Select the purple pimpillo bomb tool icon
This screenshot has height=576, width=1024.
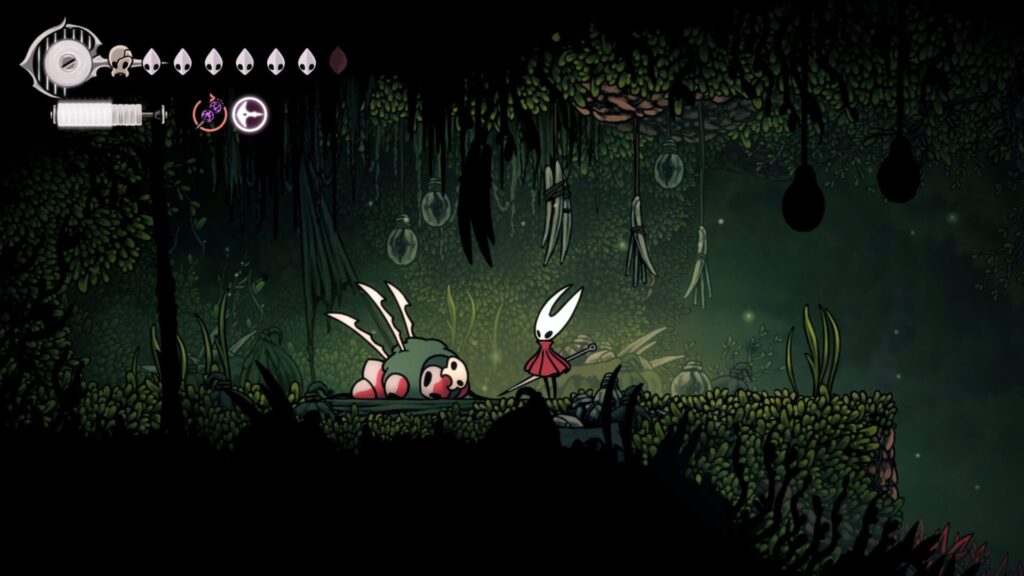point(210,114)
